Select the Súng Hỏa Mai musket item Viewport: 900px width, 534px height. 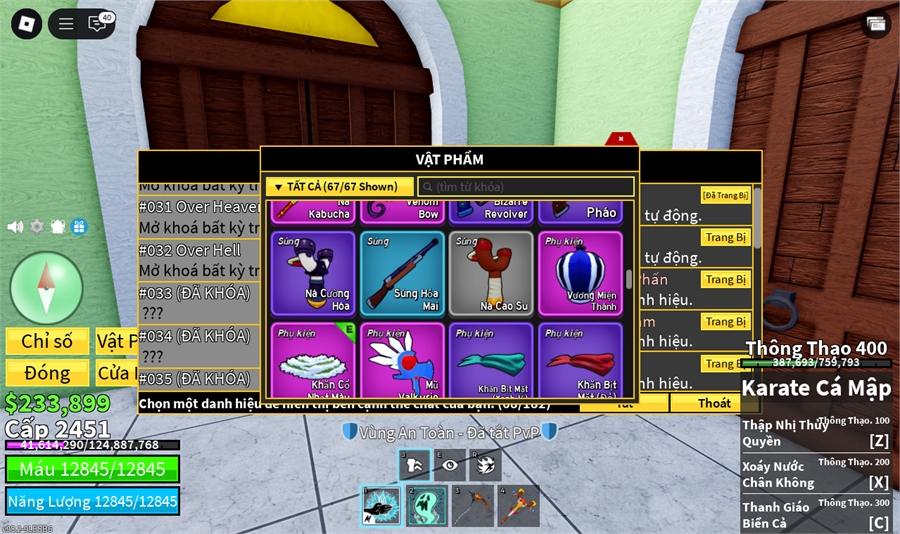[x=401, y=273]
